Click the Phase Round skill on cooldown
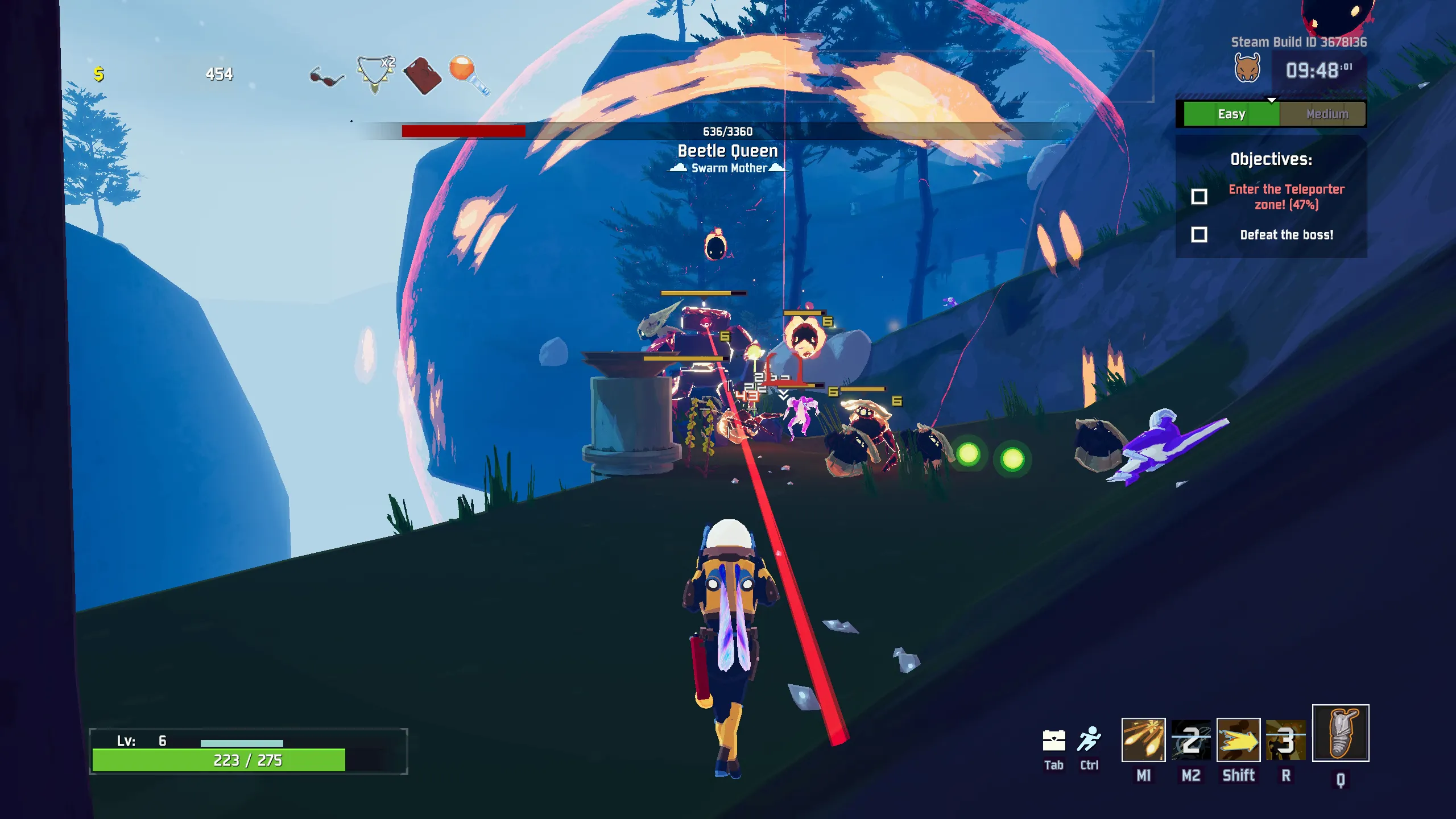This screenshot has height=819, width=1456. pyautogui.click(x=1191, y=739)
